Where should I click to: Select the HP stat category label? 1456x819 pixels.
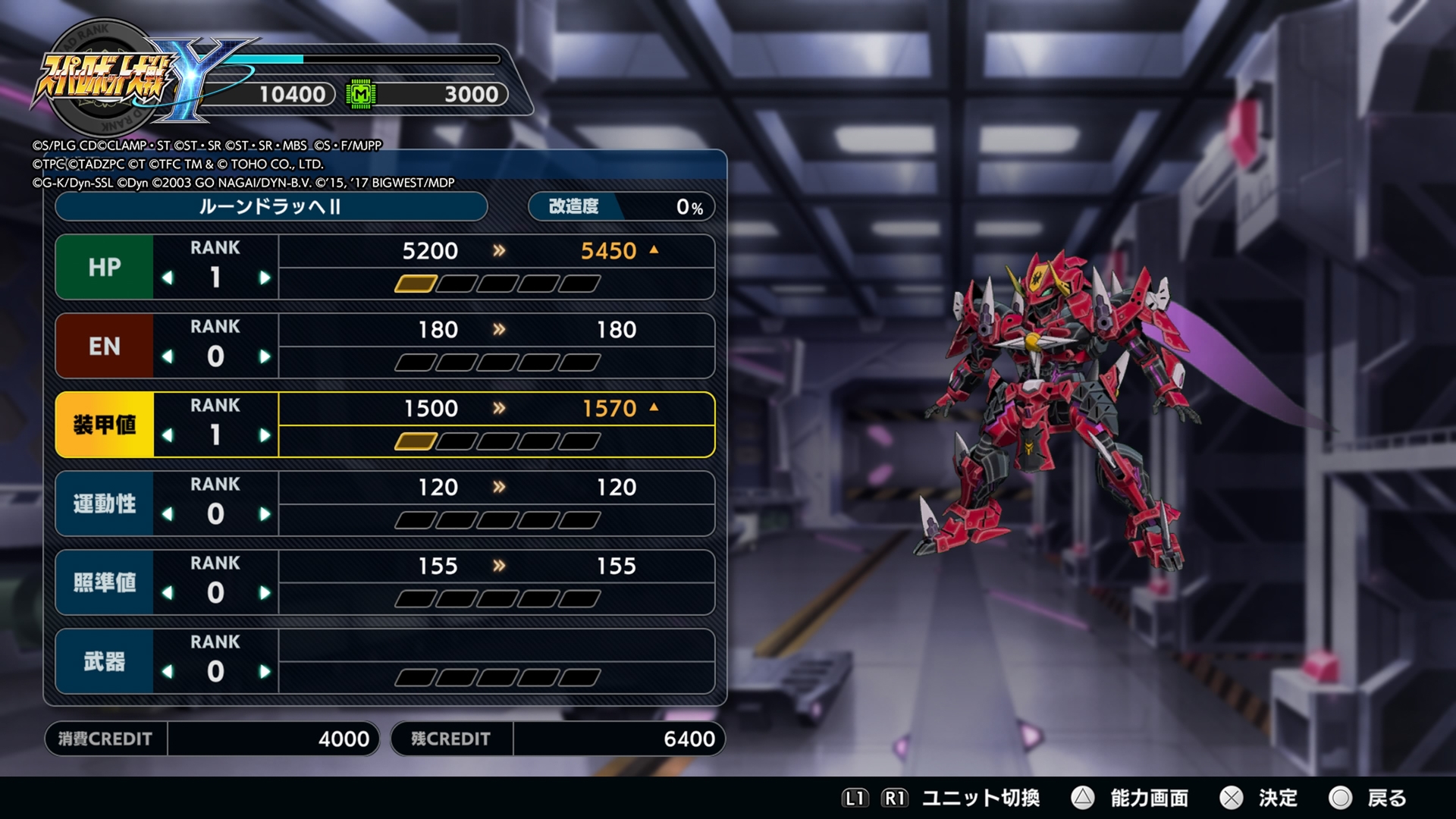click(103, 267)
